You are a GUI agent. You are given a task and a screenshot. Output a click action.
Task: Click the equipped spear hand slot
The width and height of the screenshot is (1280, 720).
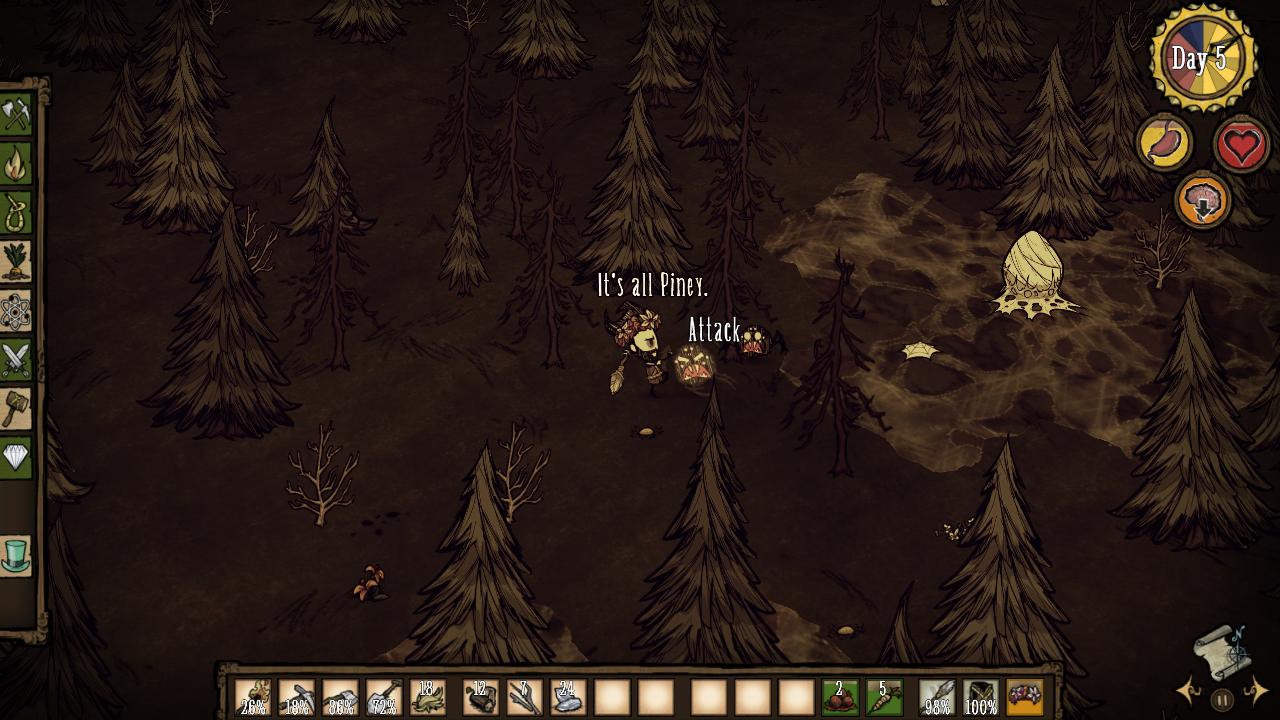(937, 697)
